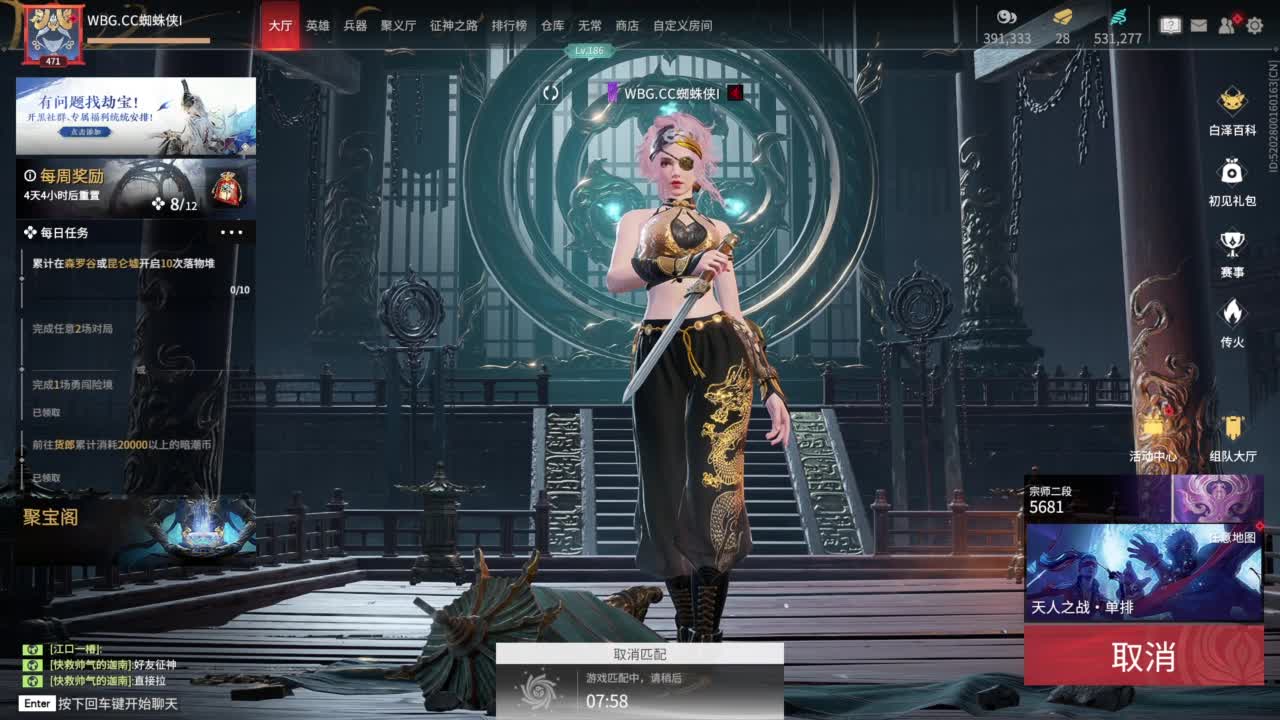Open the mail envelope icon
1280x720 pixels.
pyautogui.click(x=1198, y=26)
